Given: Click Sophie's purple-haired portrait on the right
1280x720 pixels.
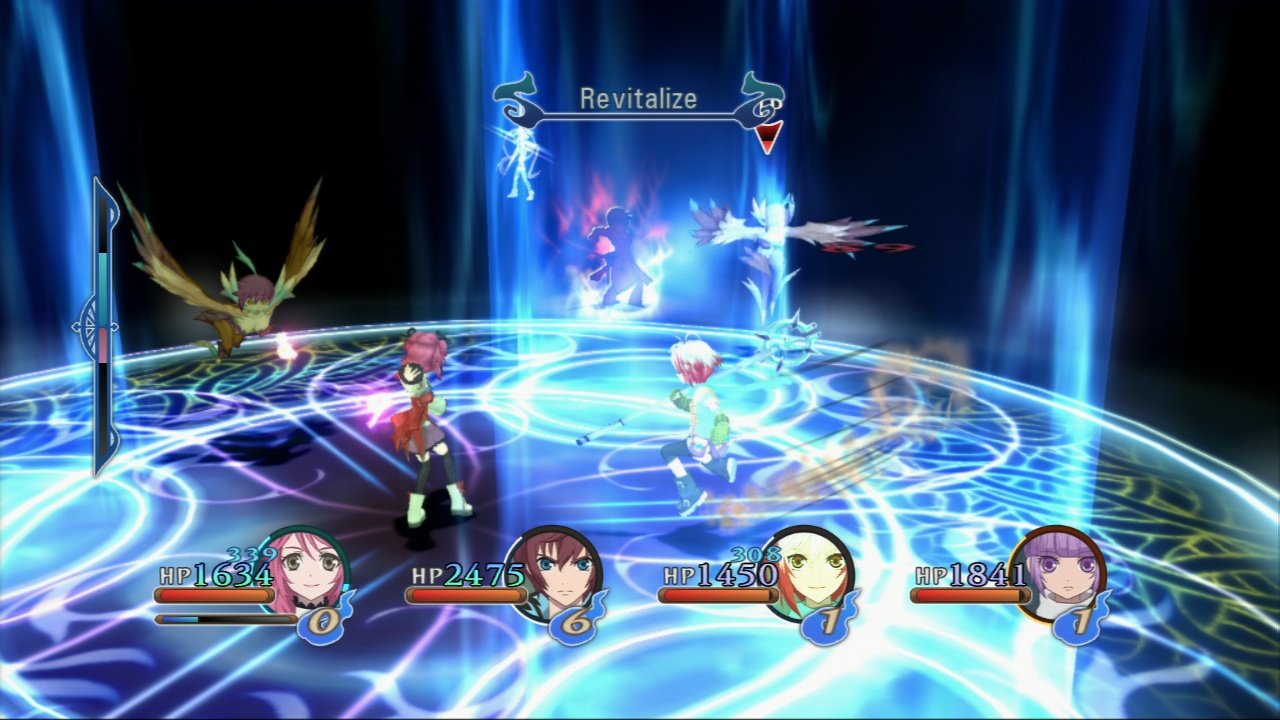Looking at the screenshot, I should 1065,578.
